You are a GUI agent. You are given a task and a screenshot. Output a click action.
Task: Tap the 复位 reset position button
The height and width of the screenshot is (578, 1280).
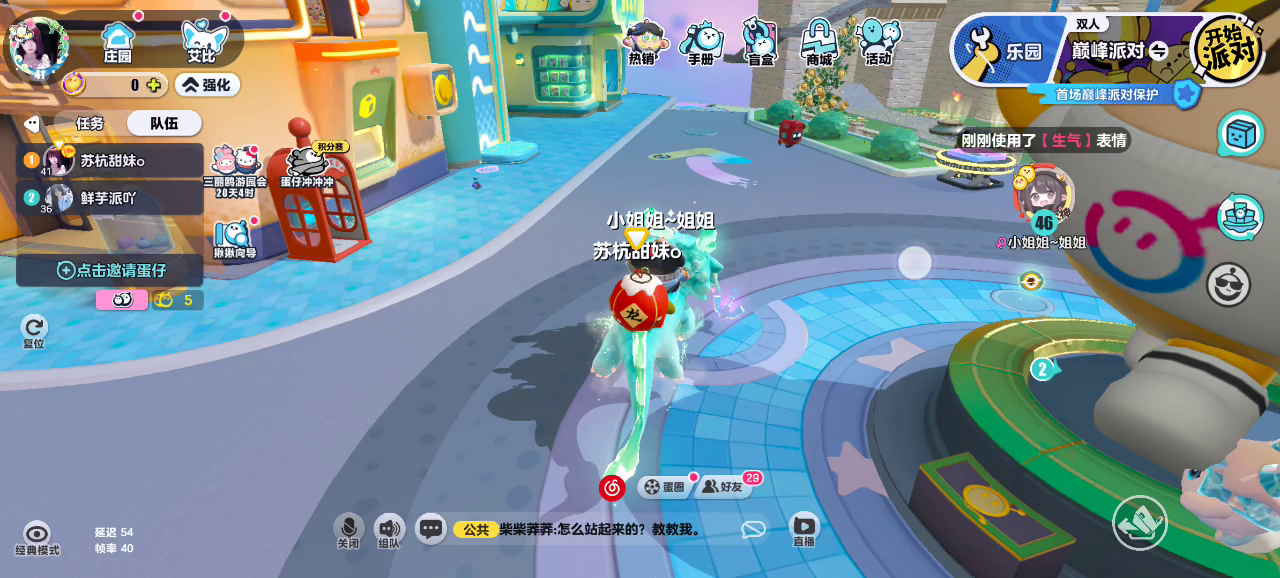coord(34,330)
